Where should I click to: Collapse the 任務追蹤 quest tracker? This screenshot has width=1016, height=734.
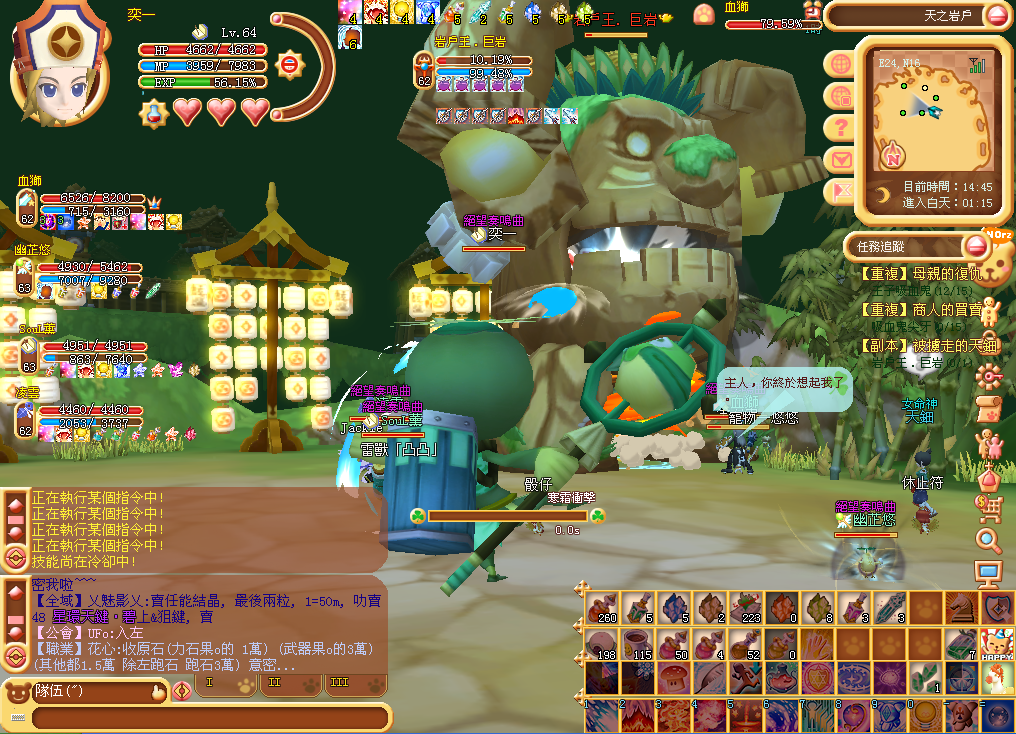point(975,245)
